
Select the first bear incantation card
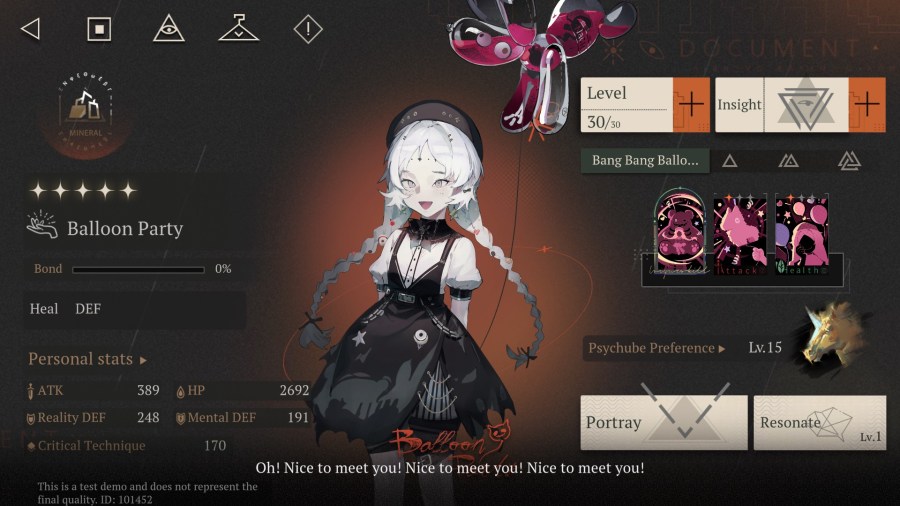681,232
